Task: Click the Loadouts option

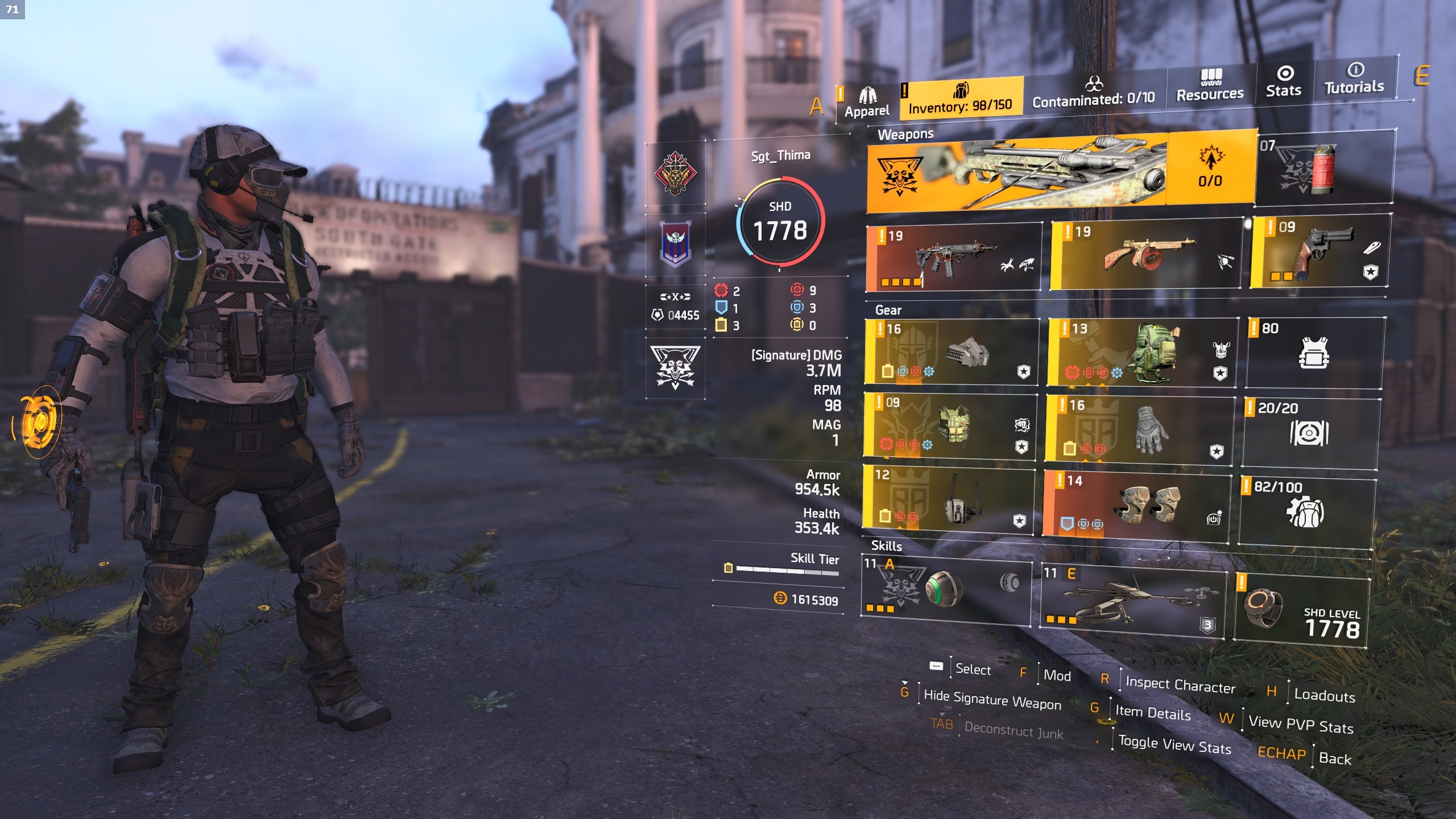Action: click(1324, 696)
